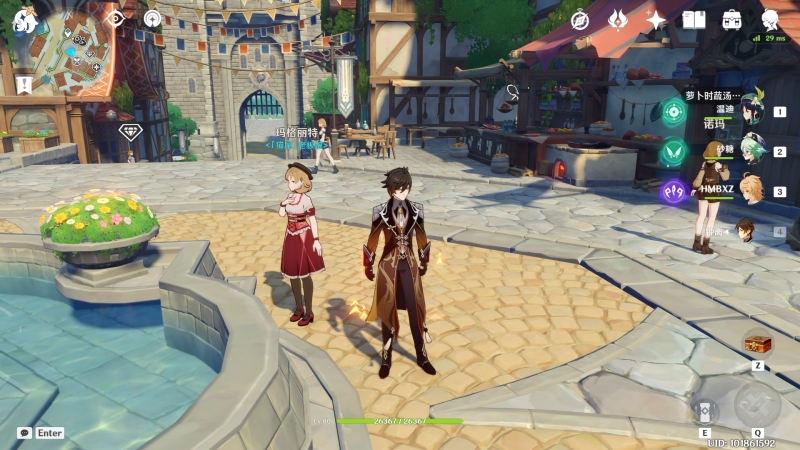Click the quest exclamation icon below minimap

22,84
